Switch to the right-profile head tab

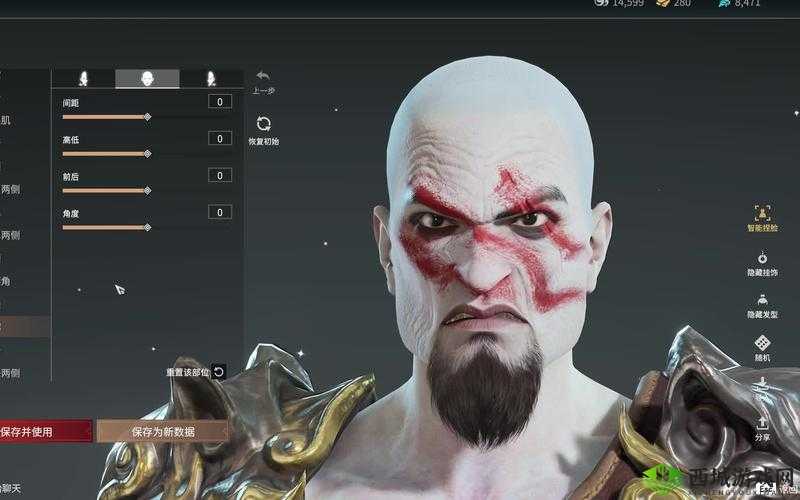tap(211, 78)
